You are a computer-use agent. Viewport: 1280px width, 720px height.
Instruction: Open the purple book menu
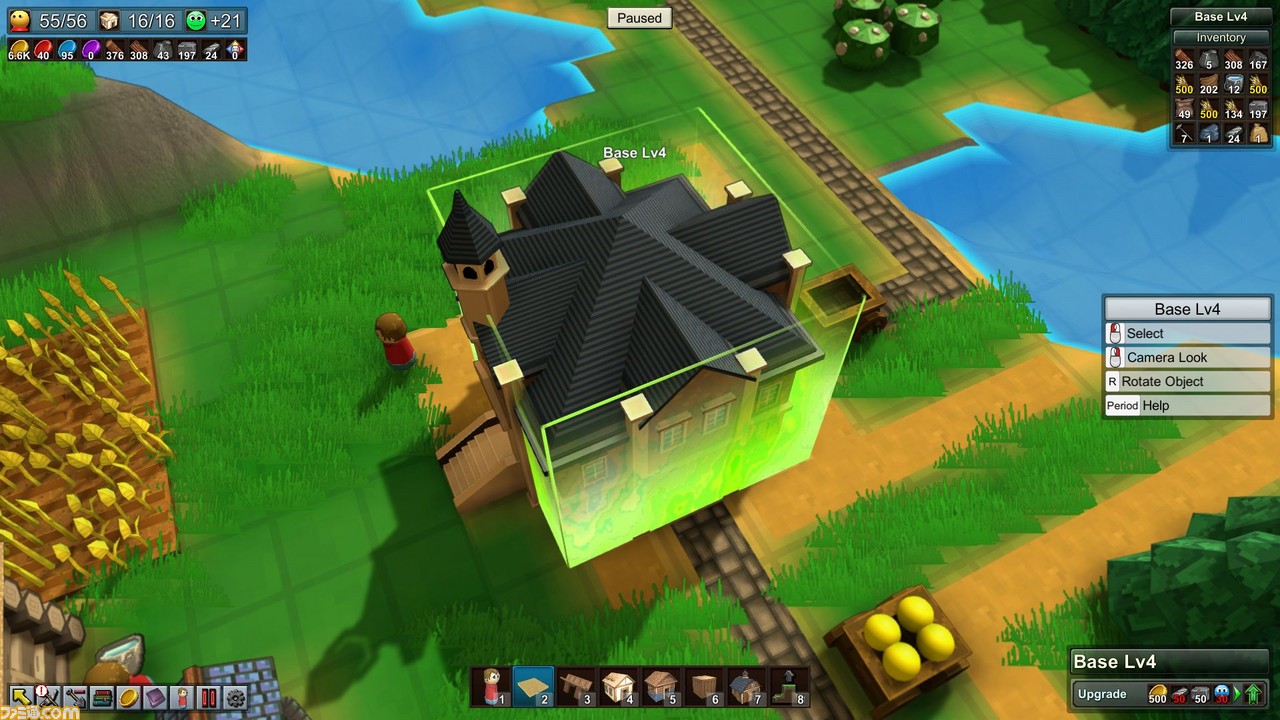tap(155, 697)
